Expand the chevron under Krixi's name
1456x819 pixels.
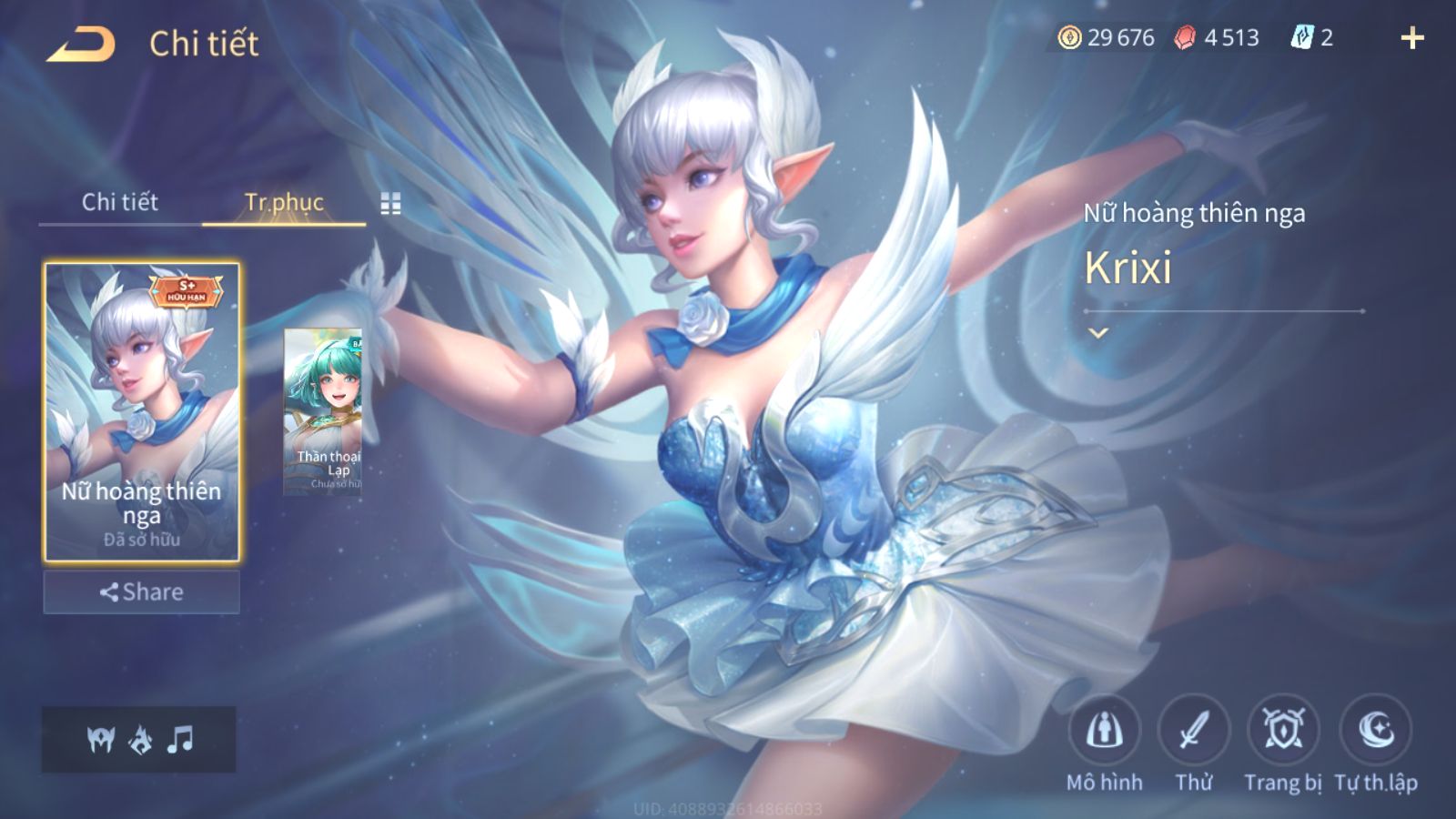(x=1098, y=333)
